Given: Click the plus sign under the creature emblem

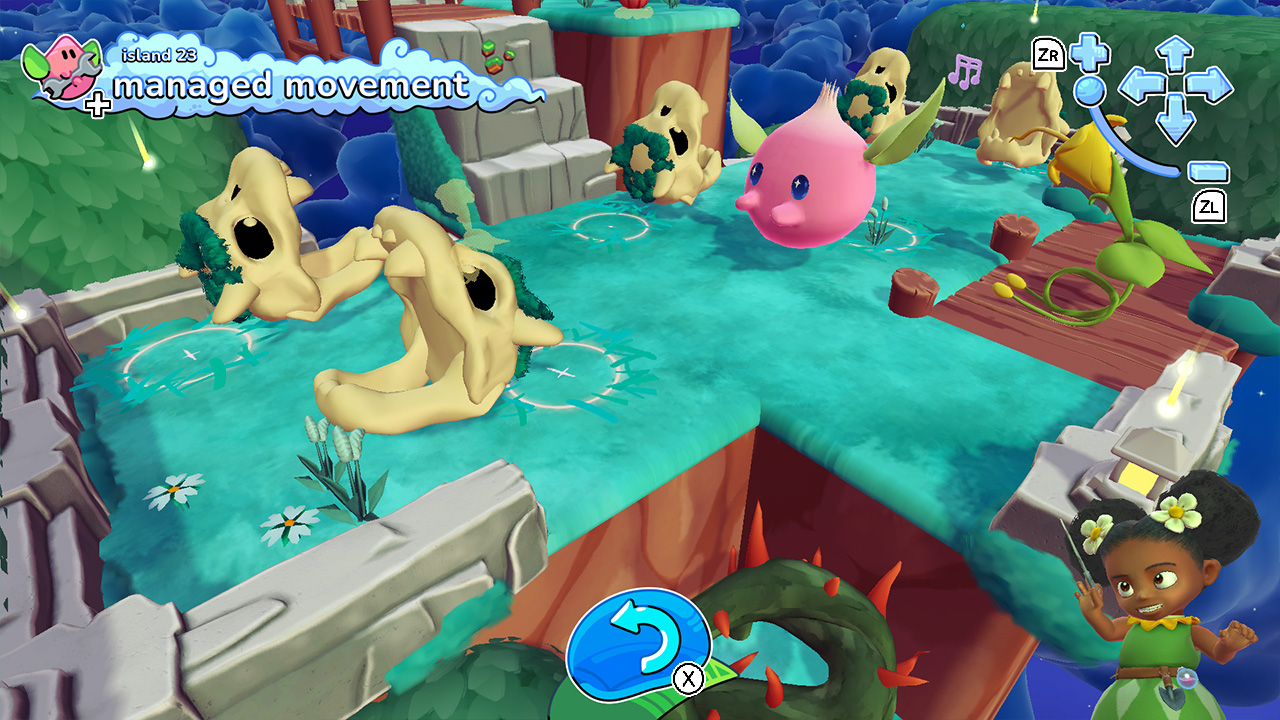Looking at the screenshot, I should tap(98, 107).
